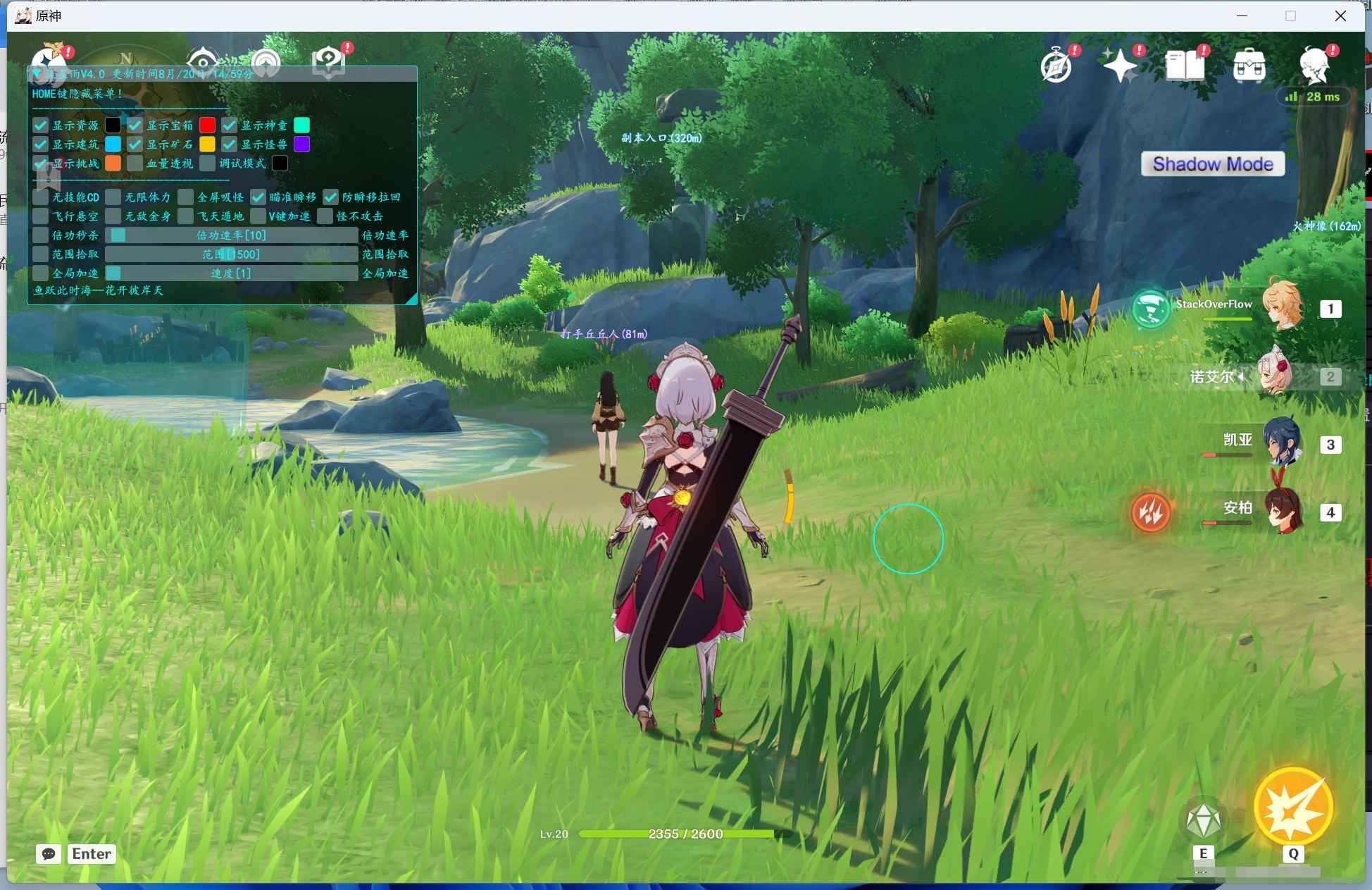The width and height of the screenshot is (1372, 890).
Task: Open the Events compass icon
Action: coord(1056,66)
